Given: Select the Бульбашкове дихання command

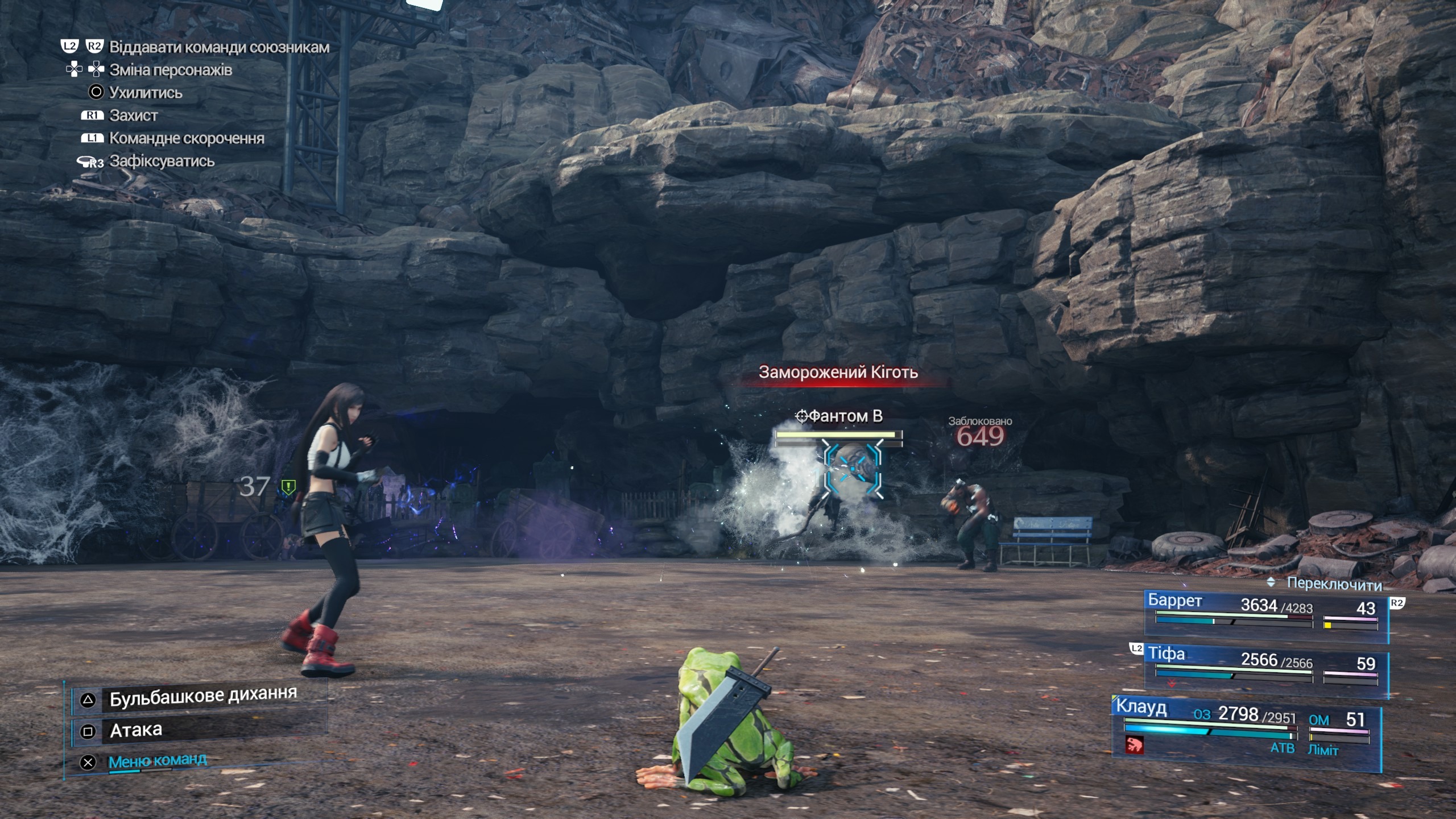Looking at the screenshot, I should coord(202,697).
